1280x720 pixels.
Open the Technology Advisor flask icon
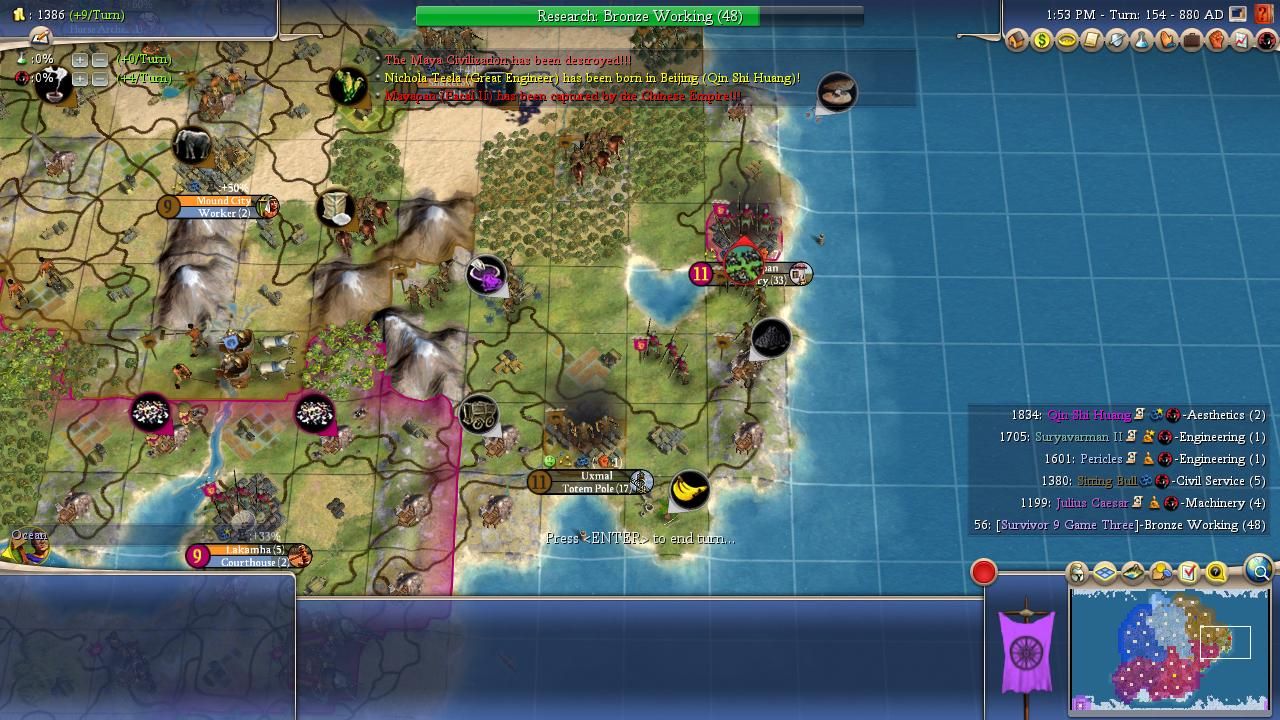(x=1141, y=41)
